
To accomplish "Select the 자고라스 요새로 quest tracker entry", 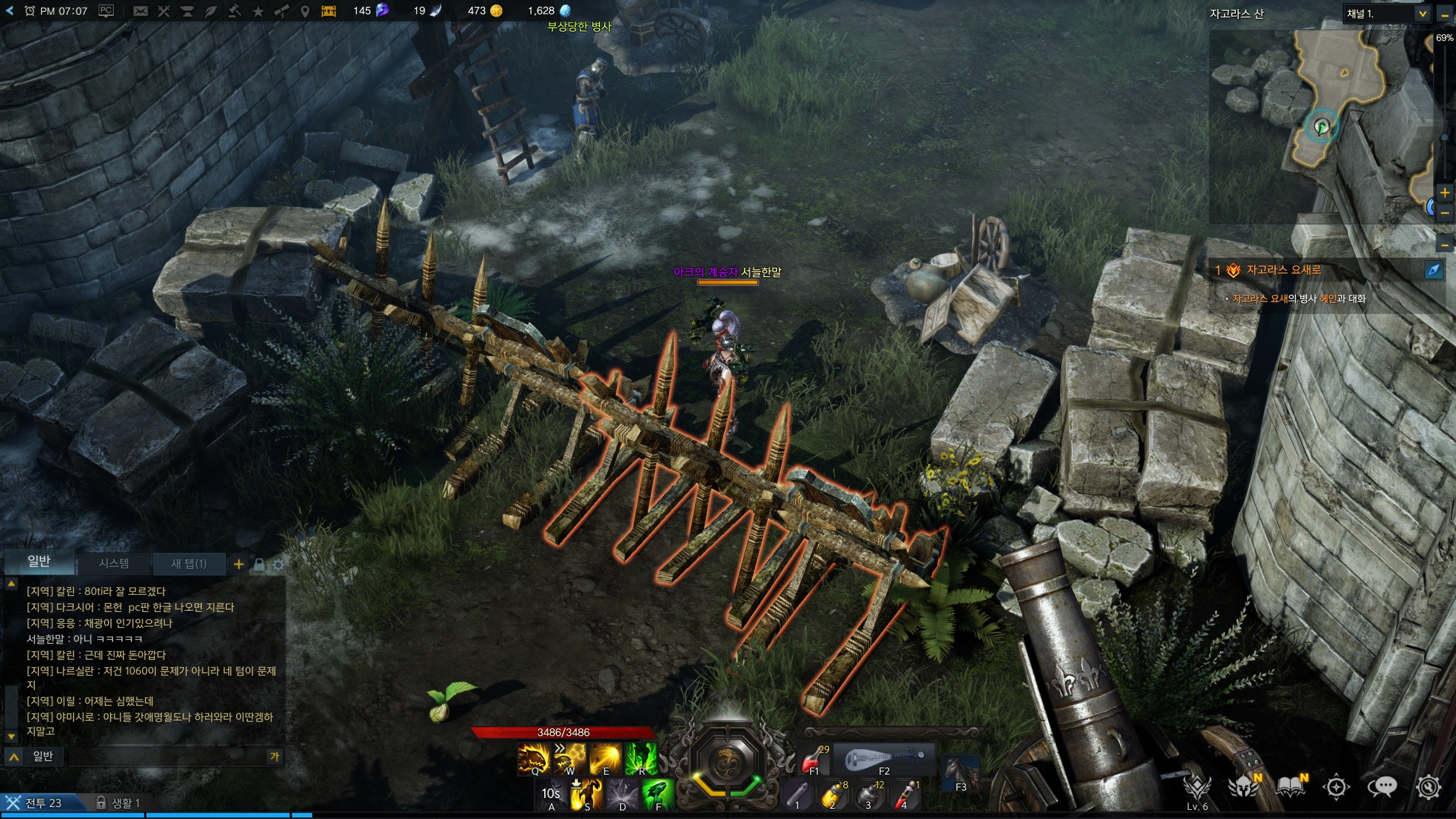I will click(1283, 270).
